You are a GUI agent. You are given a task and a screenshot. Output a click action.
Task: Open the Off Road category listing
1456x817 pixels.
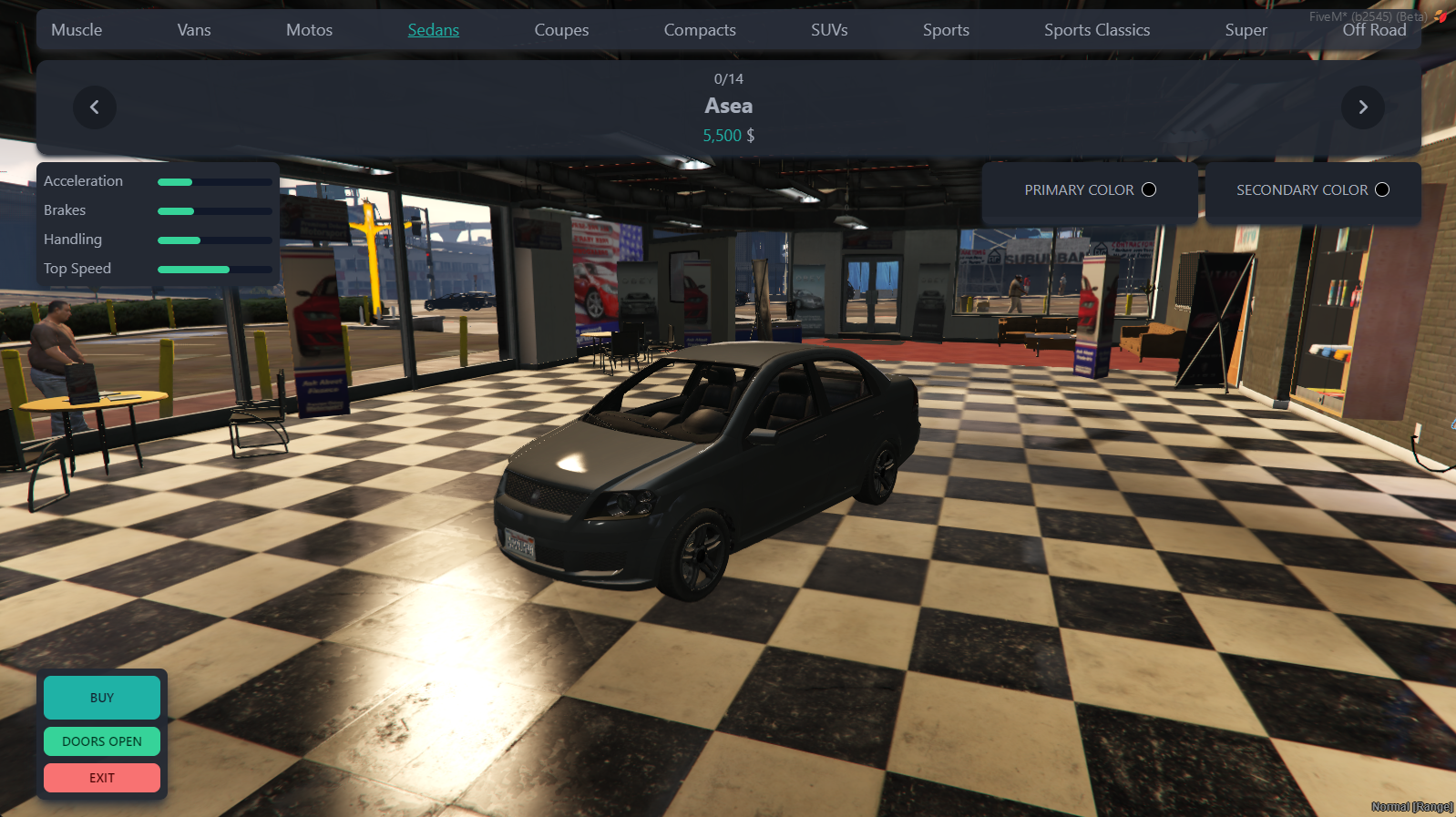click(1374, 29)
